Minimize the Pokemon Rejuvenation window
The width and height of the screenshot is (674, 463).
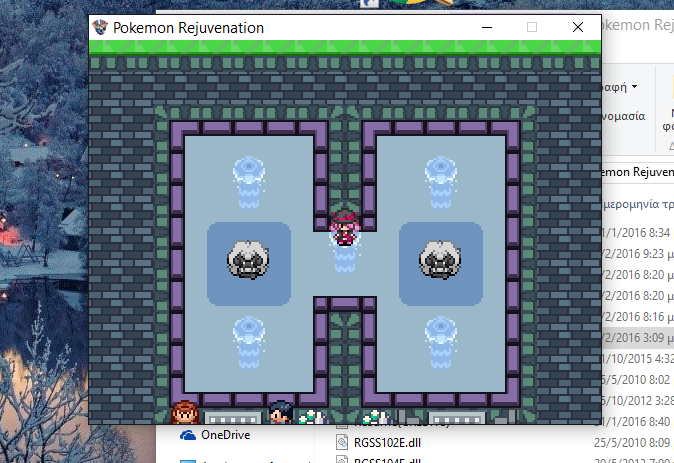pos(487,28)
